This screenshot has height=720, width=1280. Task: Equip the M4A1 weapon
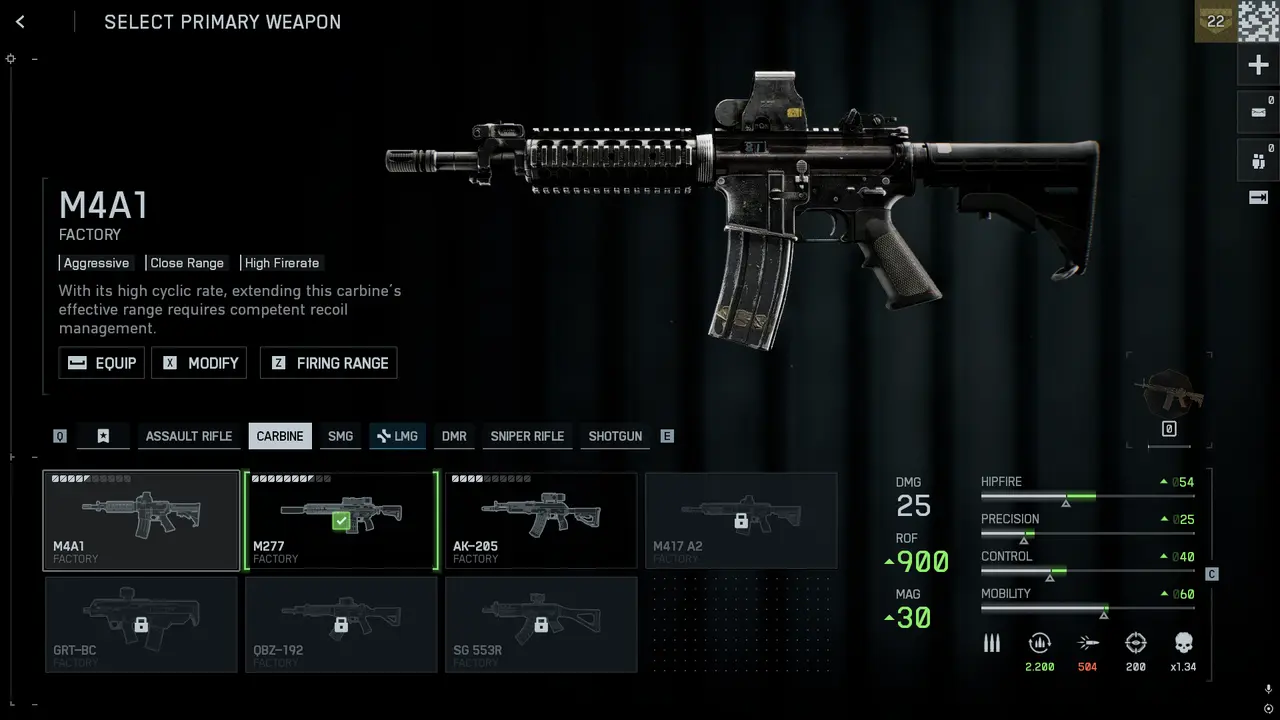click(x=102, y=363)
